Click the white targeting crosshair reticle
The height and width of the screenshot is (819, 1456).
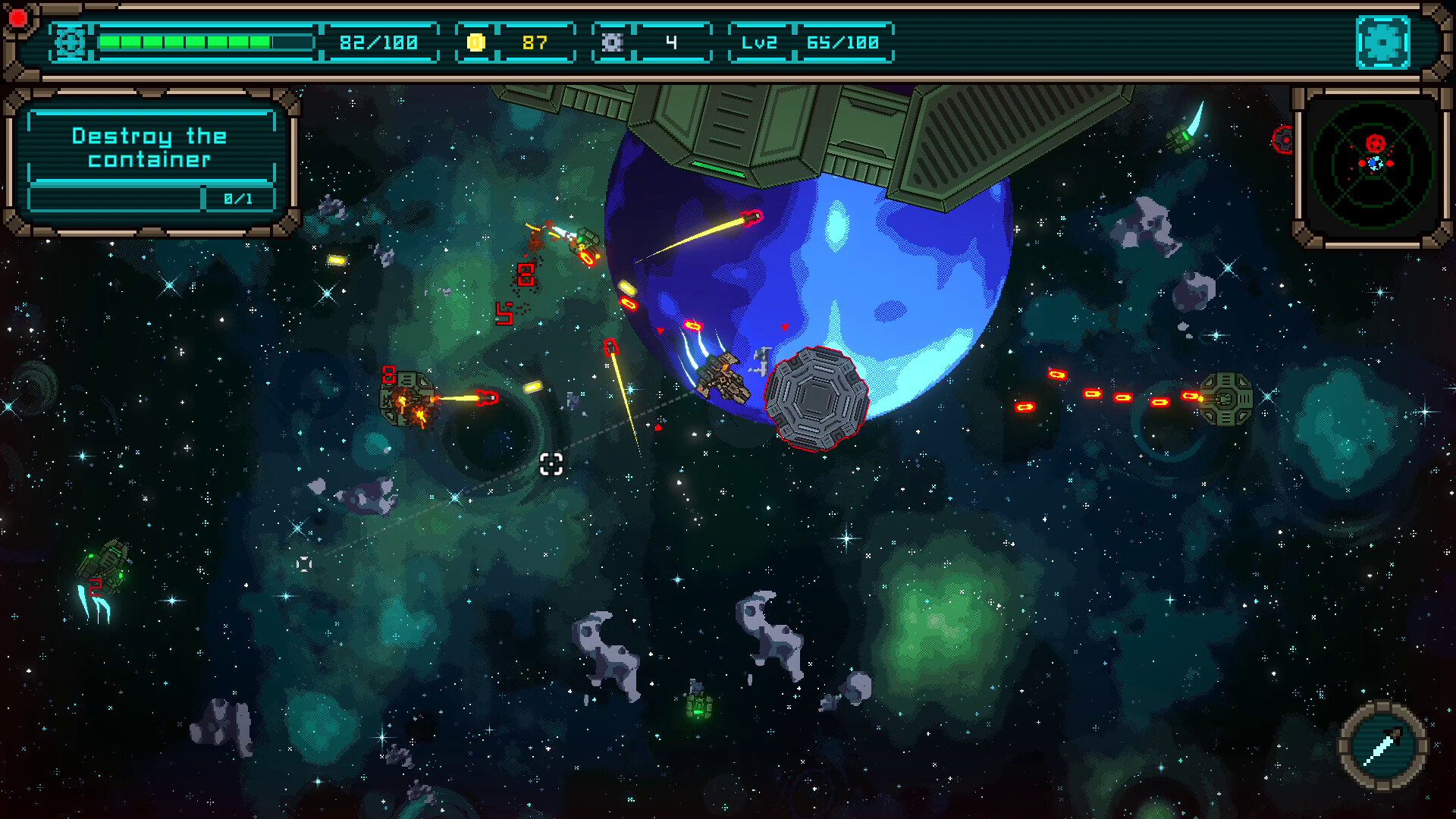coord(551,465)
